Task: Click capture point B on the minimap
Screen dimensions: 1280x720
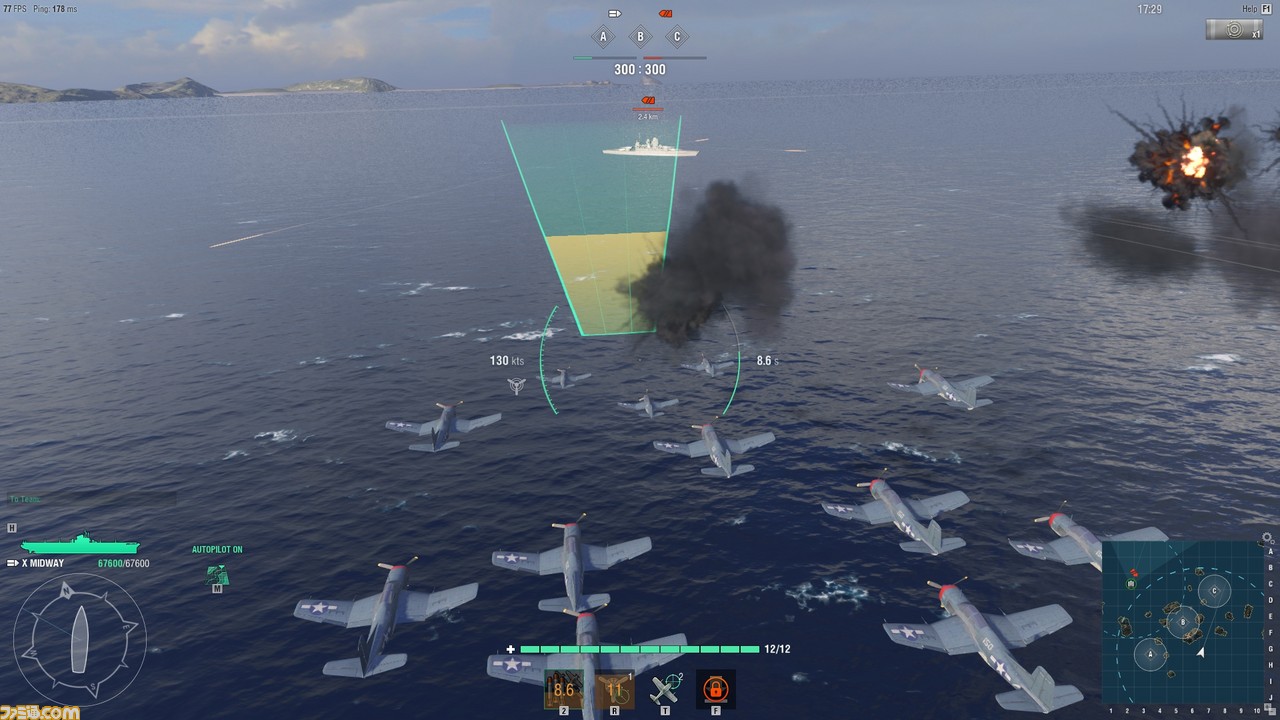Action: click(1183, 621)
